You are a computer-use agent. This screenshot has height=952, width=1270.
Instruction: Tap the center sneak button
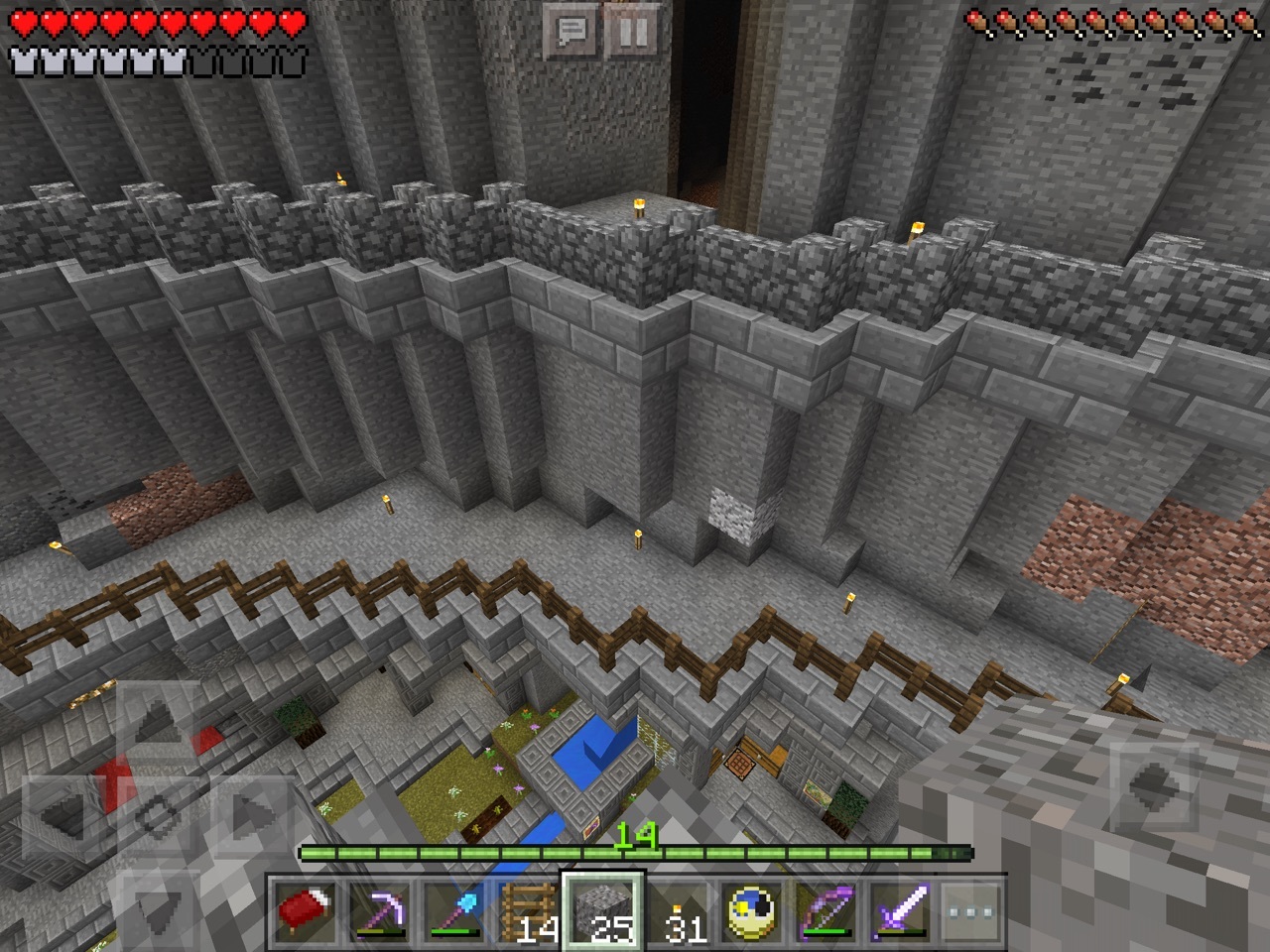coord(156,815)
